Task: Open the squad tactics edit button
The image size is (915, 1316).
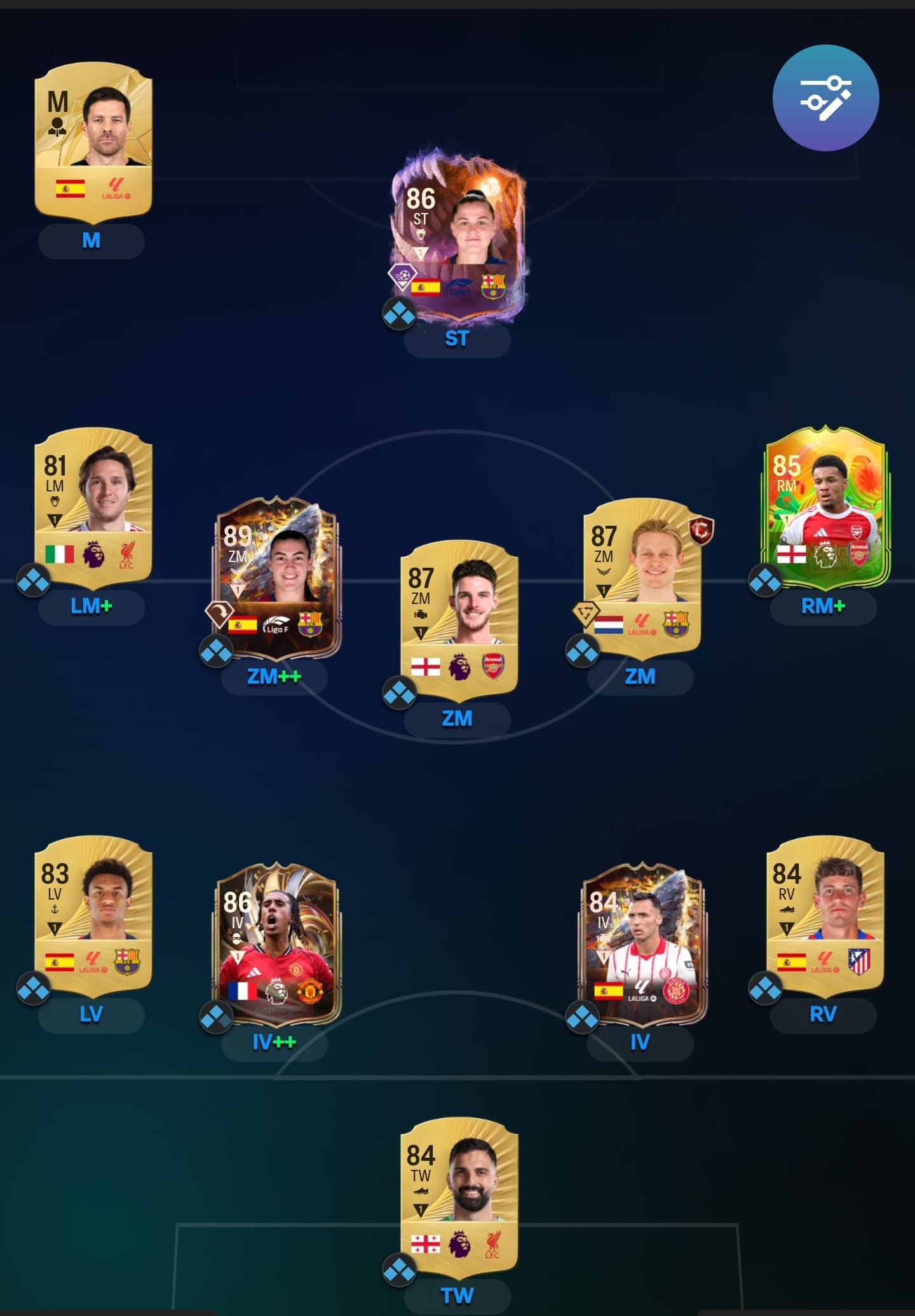Action: (825, 98)
